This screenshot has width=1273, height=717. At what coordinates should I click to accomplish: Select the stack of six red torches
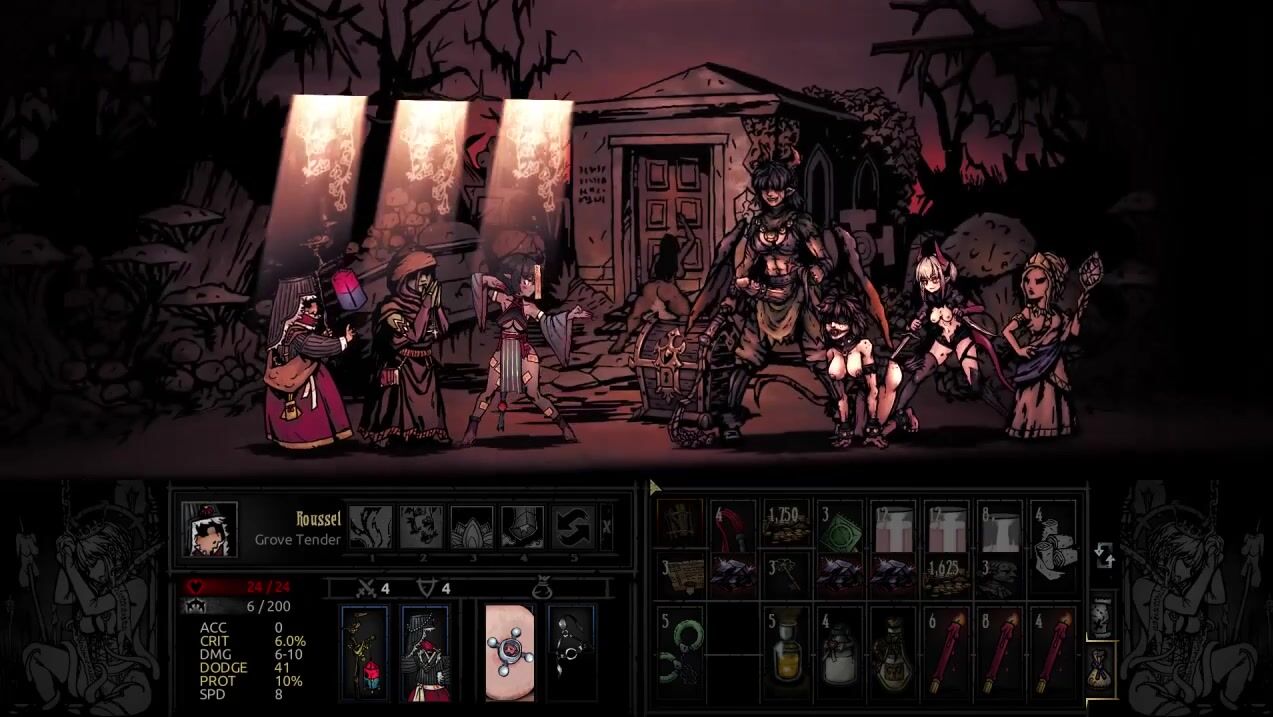pos(947,653)
